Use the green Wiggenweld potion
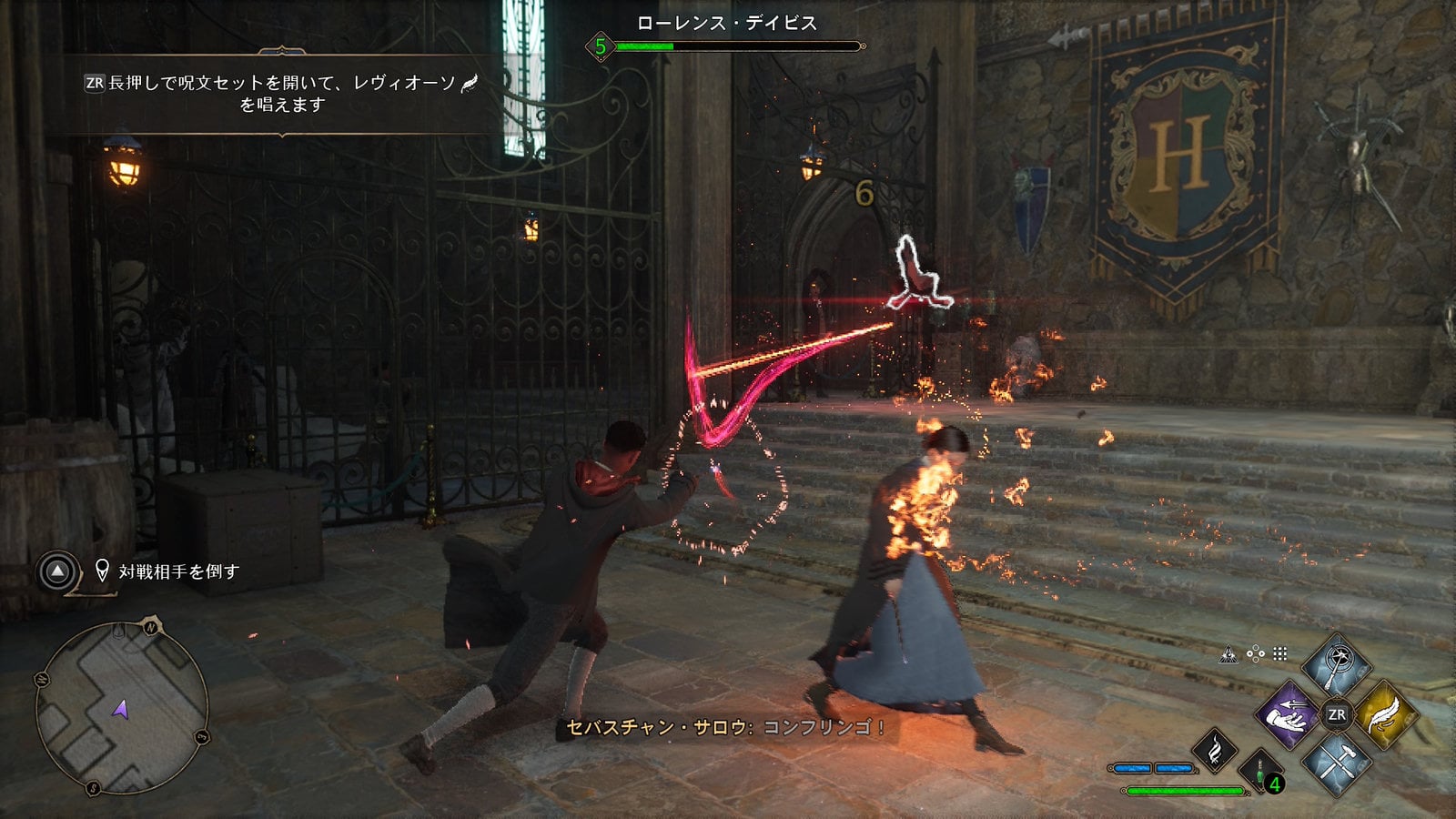Image resolution: width=1456 pixels, height=819 pixels. 1261,772
